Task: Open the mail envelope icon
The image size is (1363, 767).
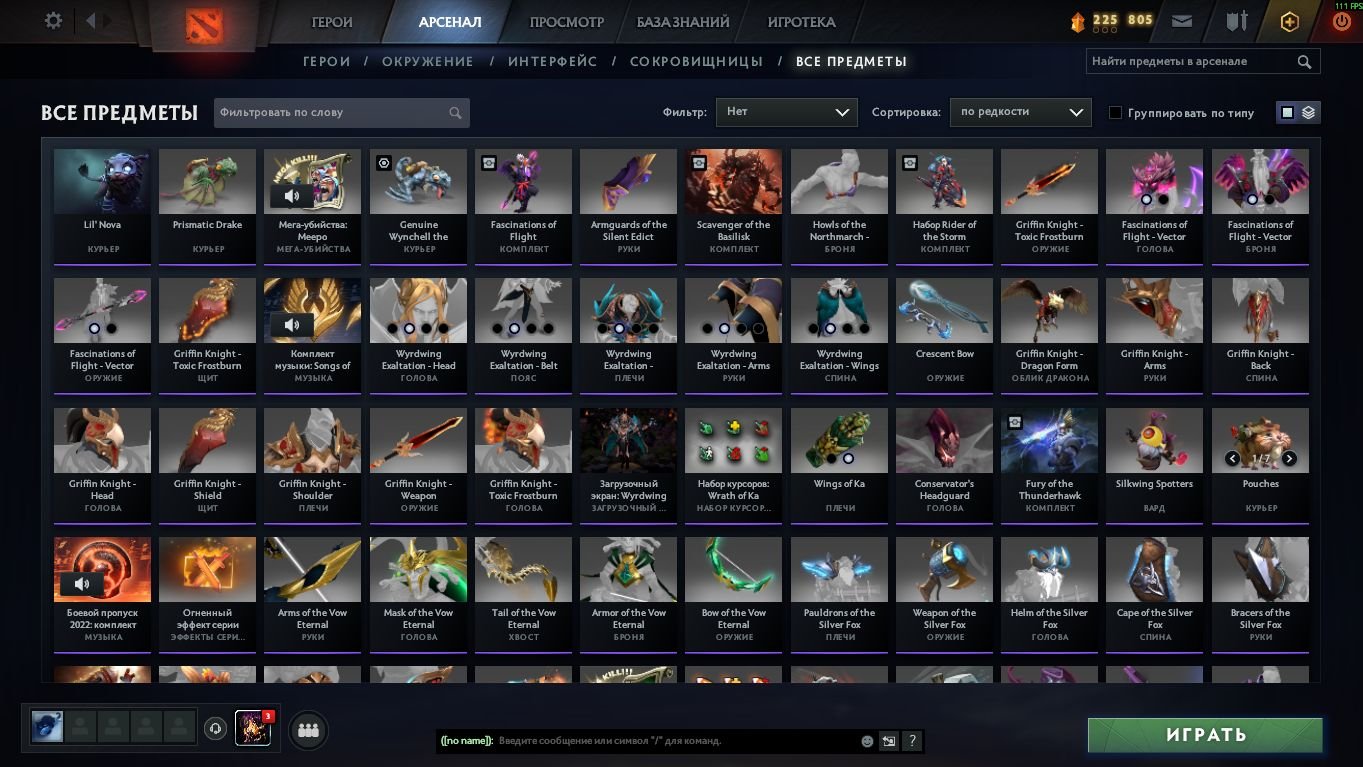Action: coord(1181,20)
